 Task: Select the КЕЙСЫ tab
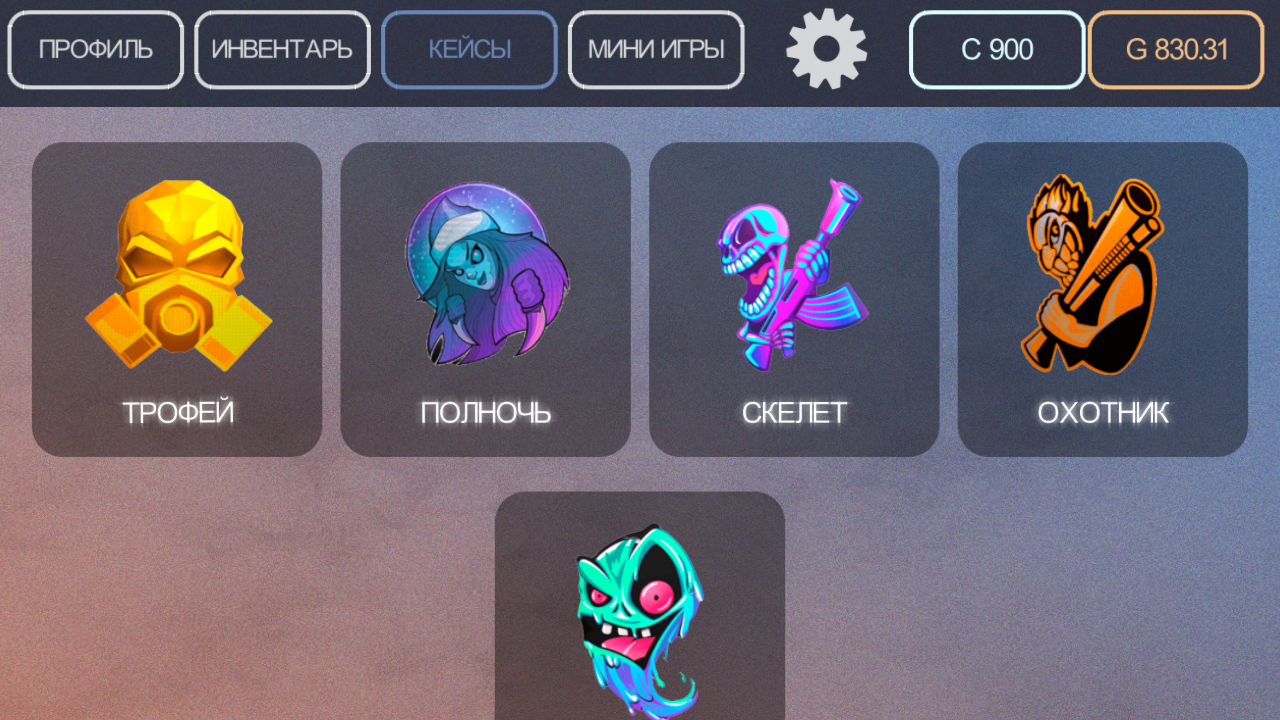pyautogui.click(x=468, y=49)
